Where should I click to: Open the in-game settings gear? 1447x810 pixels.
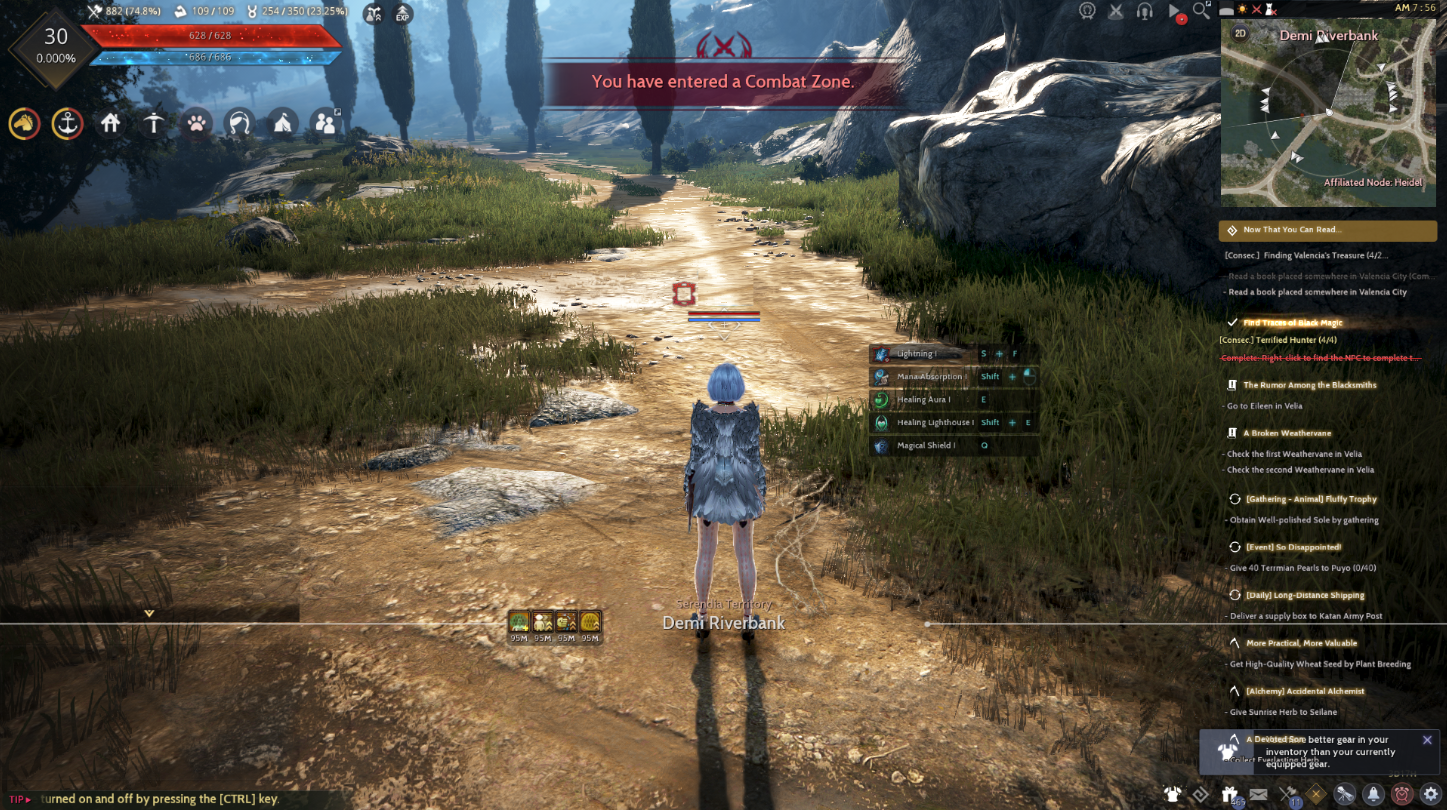pos(1432,793)
